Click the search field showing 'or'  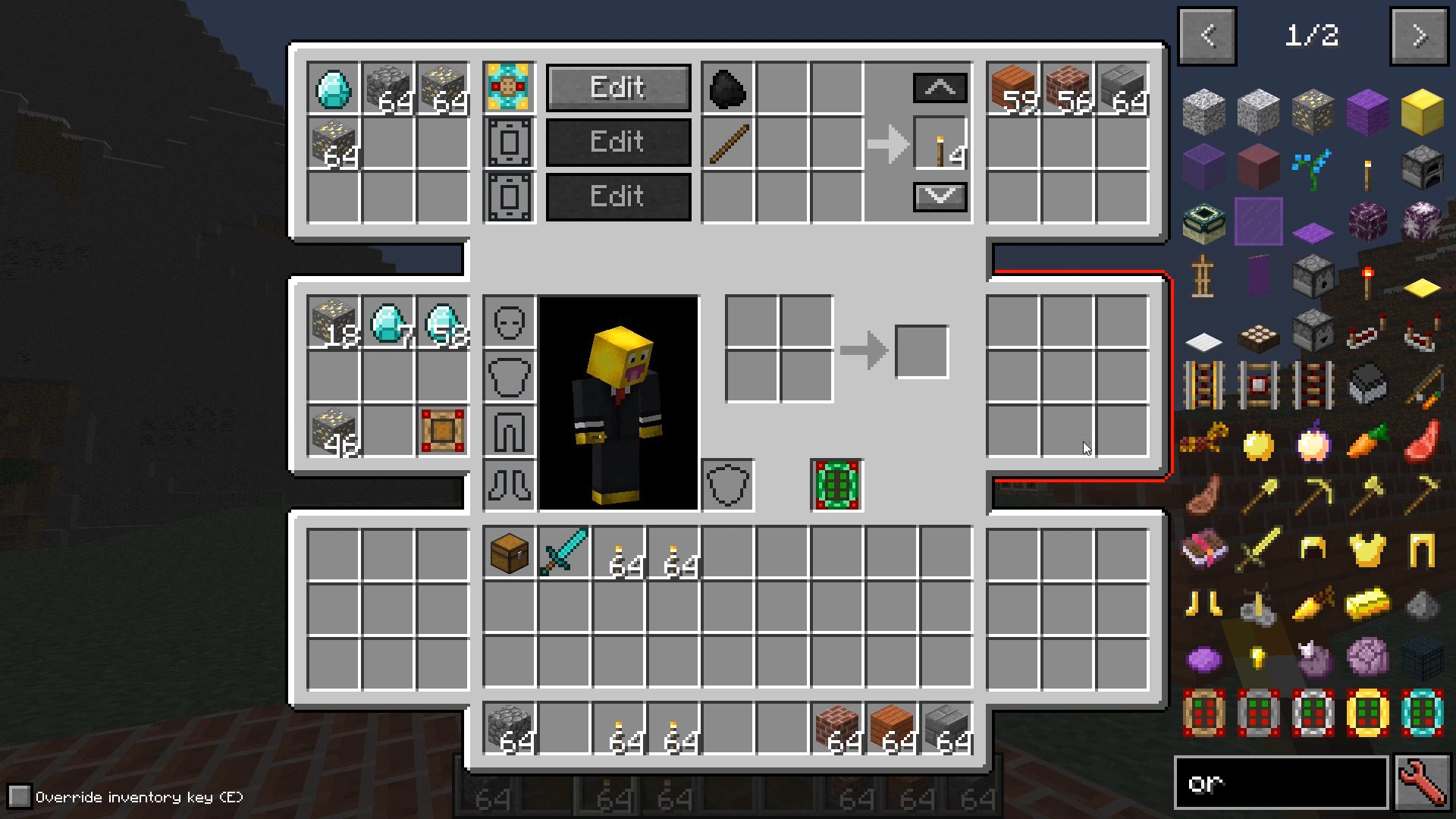(x=1282, y=782)
